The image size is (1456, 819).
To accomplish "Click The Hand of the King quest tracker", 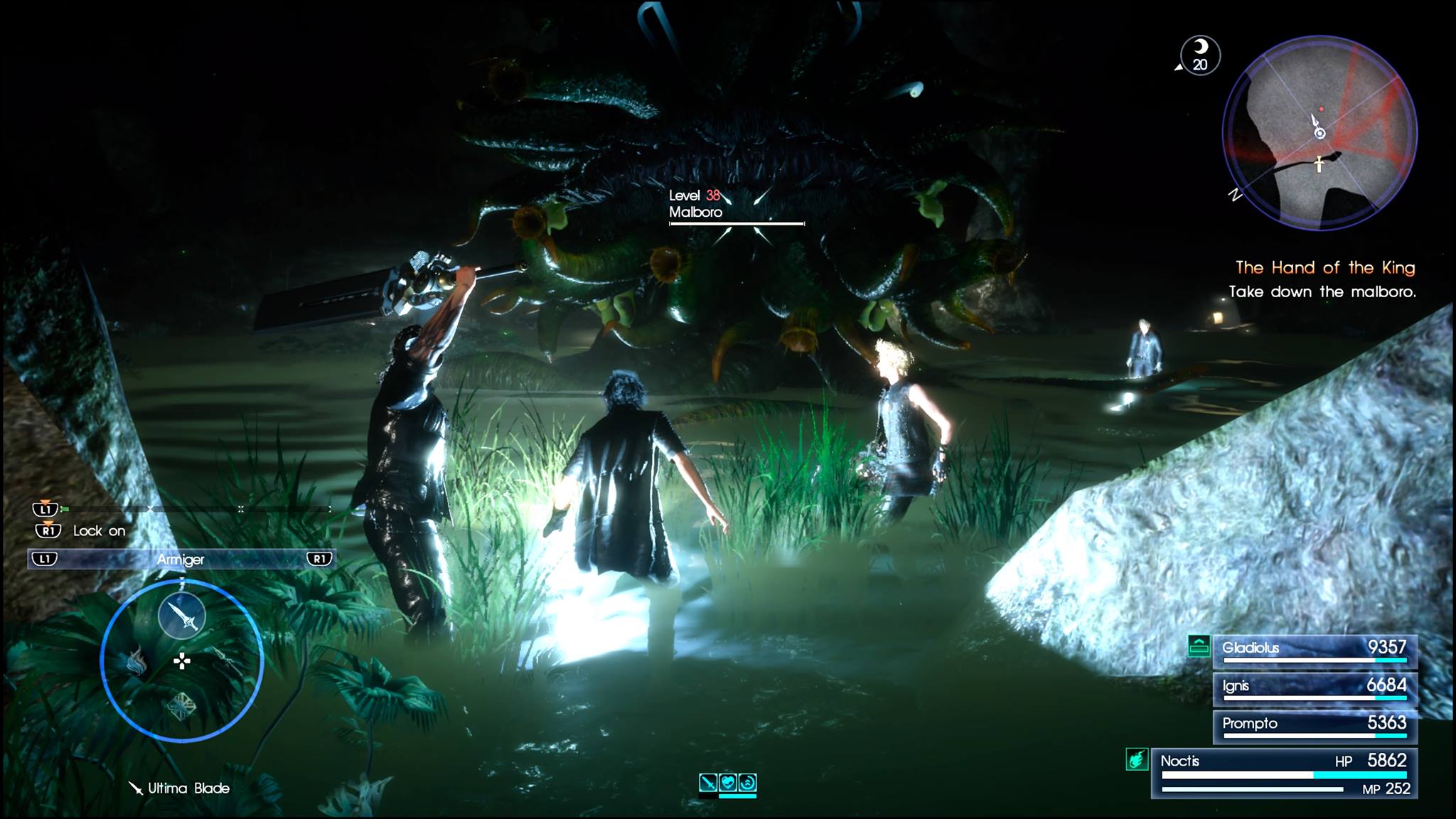I will tap(1324, 268).
